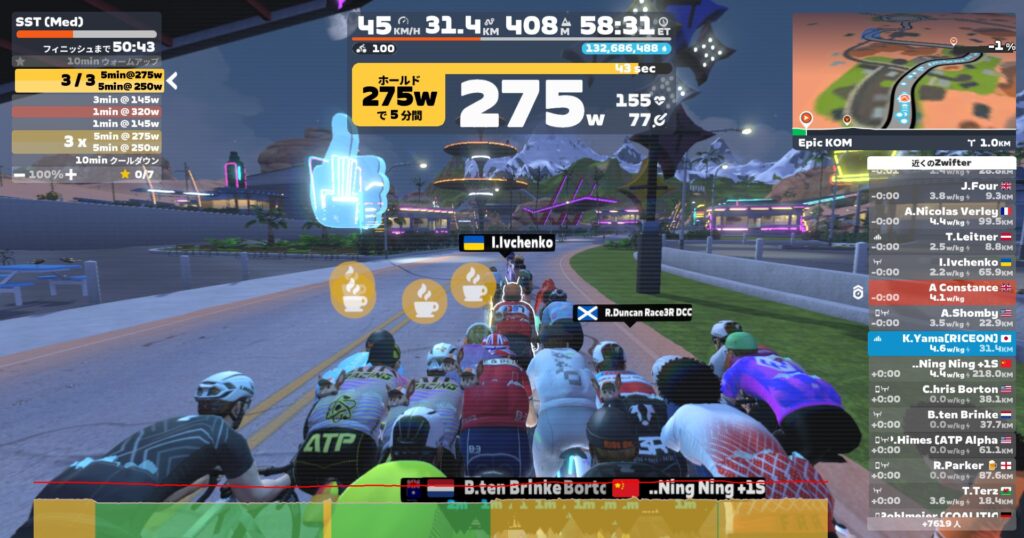Viewport: 1024px width, 538px height.
Task: Increase workout intensity with the plus button
Action: pyautogui.click(x=72, y=174)
